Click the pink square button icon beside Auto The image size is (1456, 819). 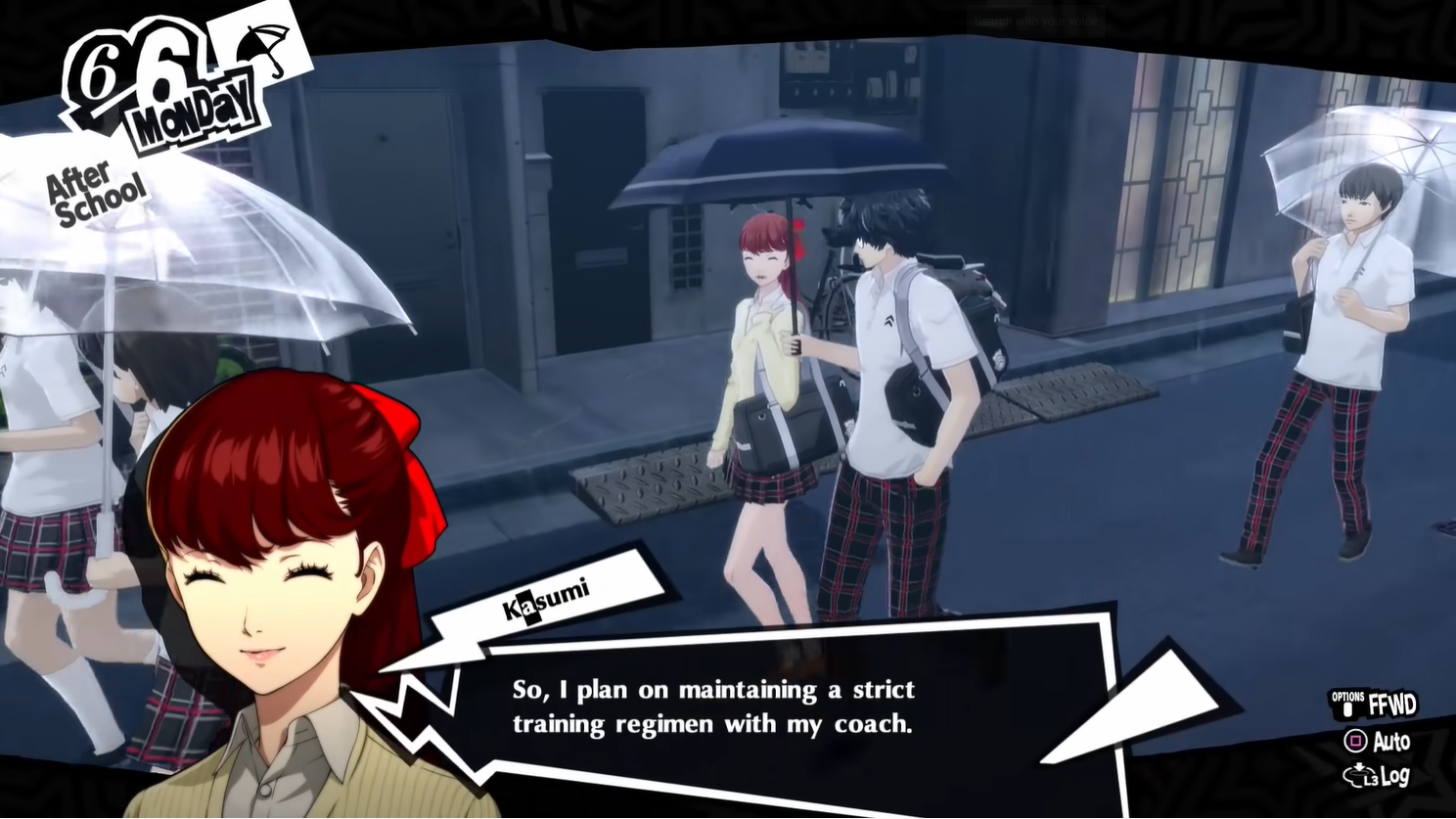pos(1355,742)
